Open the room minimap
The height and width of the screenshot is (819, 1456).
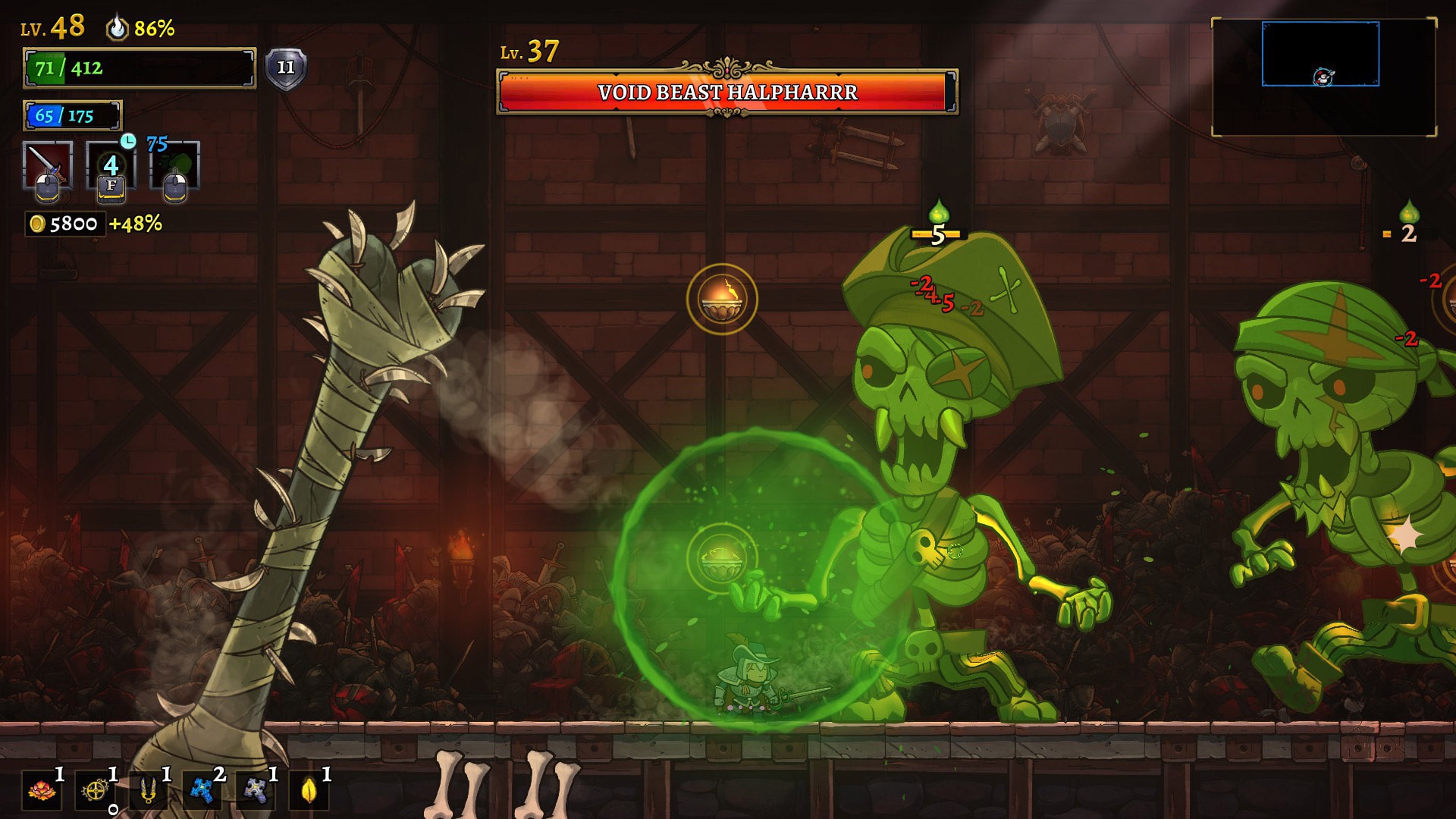click(1323, 77)
